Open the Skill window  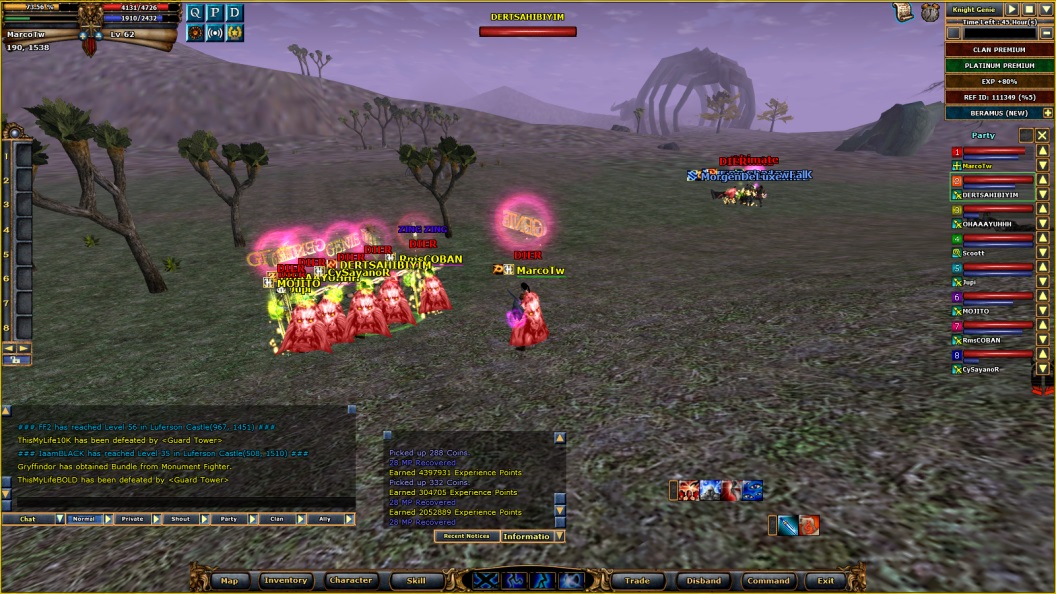coord(409,580)
